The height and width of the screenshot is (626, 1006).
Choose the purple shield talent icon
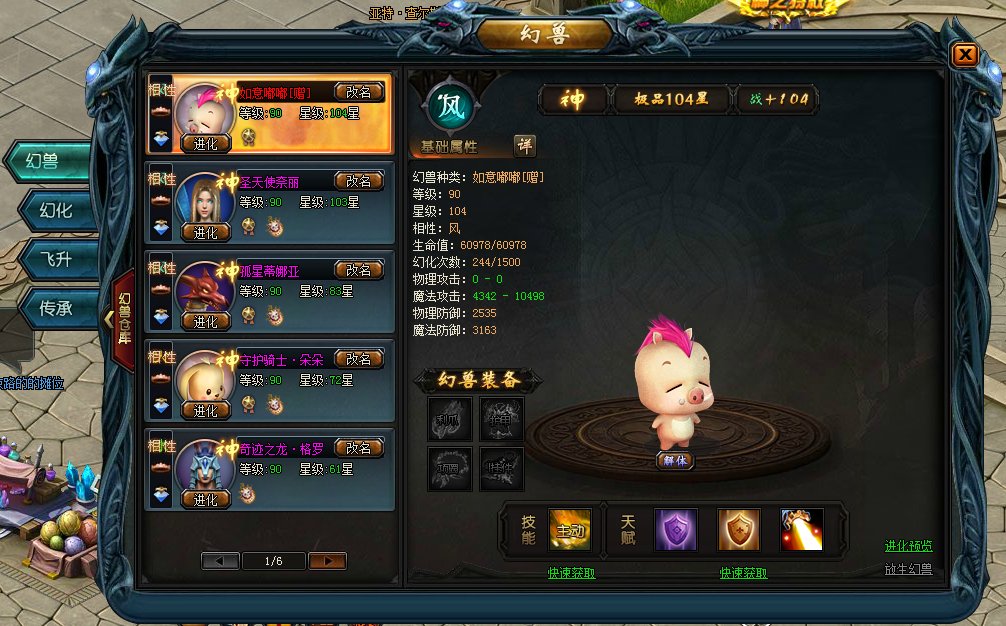pyautogui.click(x=676, y=530)
